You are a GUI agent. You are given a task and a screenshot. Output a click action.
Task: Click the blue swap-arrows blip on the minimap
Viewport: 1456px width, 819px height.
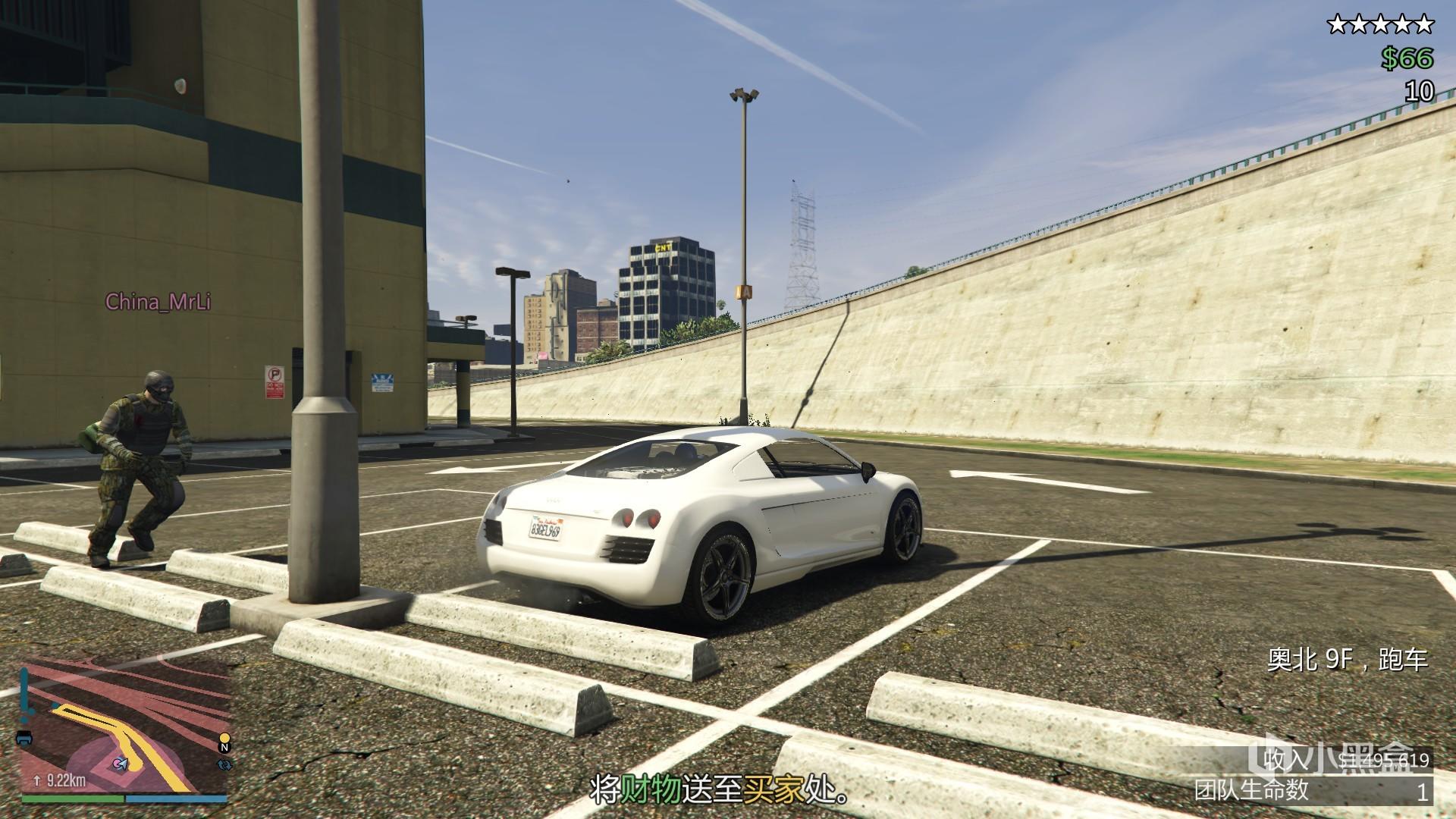click(x=224, y=764)
